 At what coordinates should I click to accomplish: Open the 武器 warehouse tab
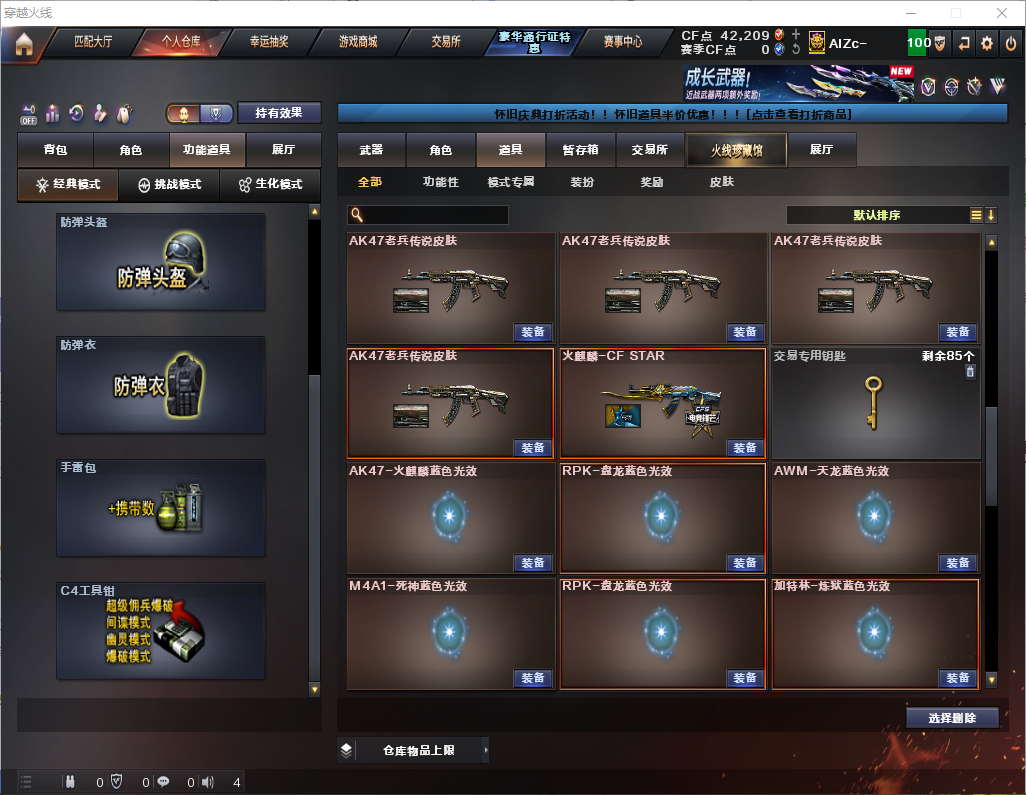371,150
